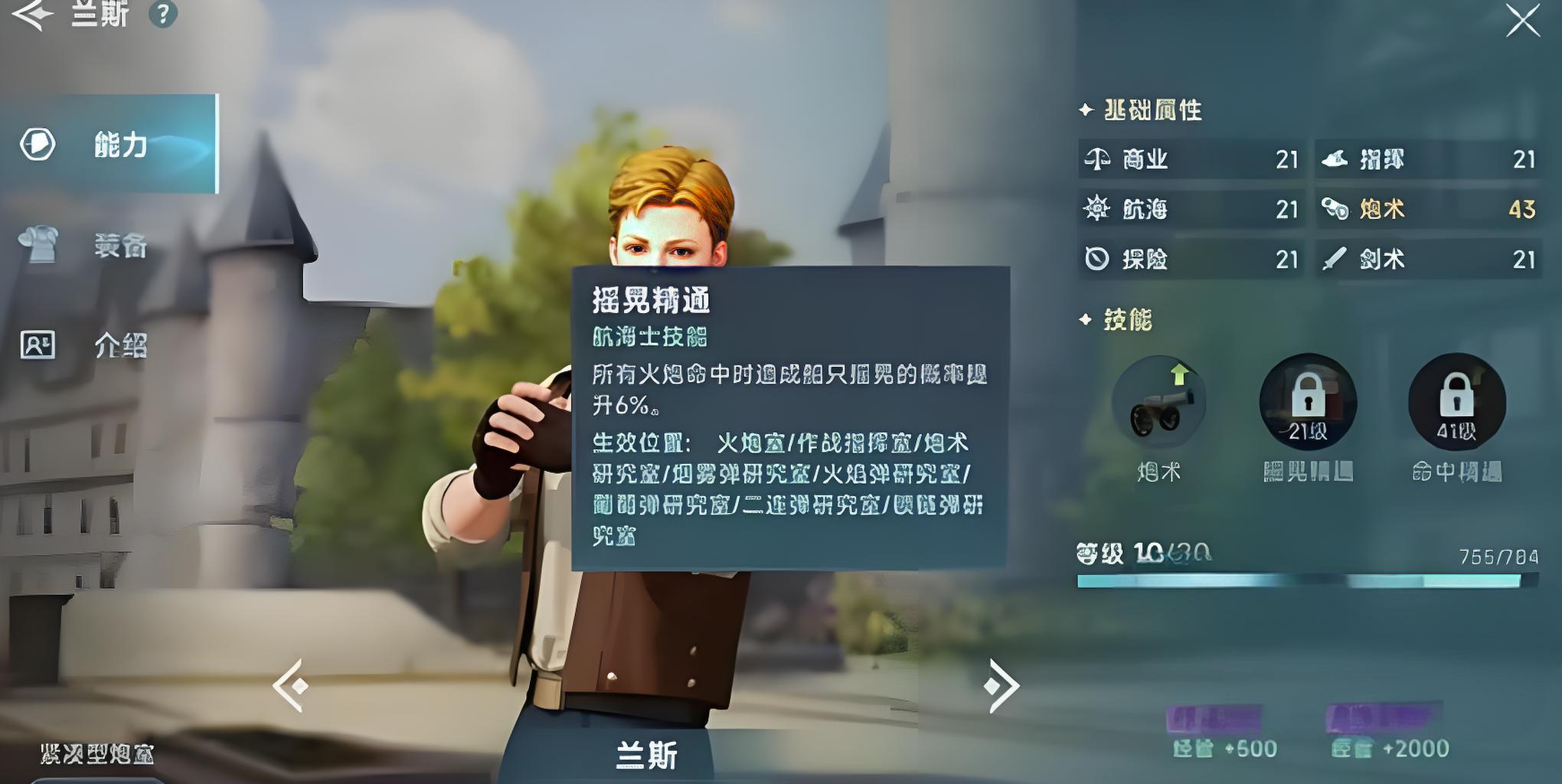Select the 商业 commerce attribute row
Image resolution: width=1562 pixels, height=784 pixels.
1191,159
